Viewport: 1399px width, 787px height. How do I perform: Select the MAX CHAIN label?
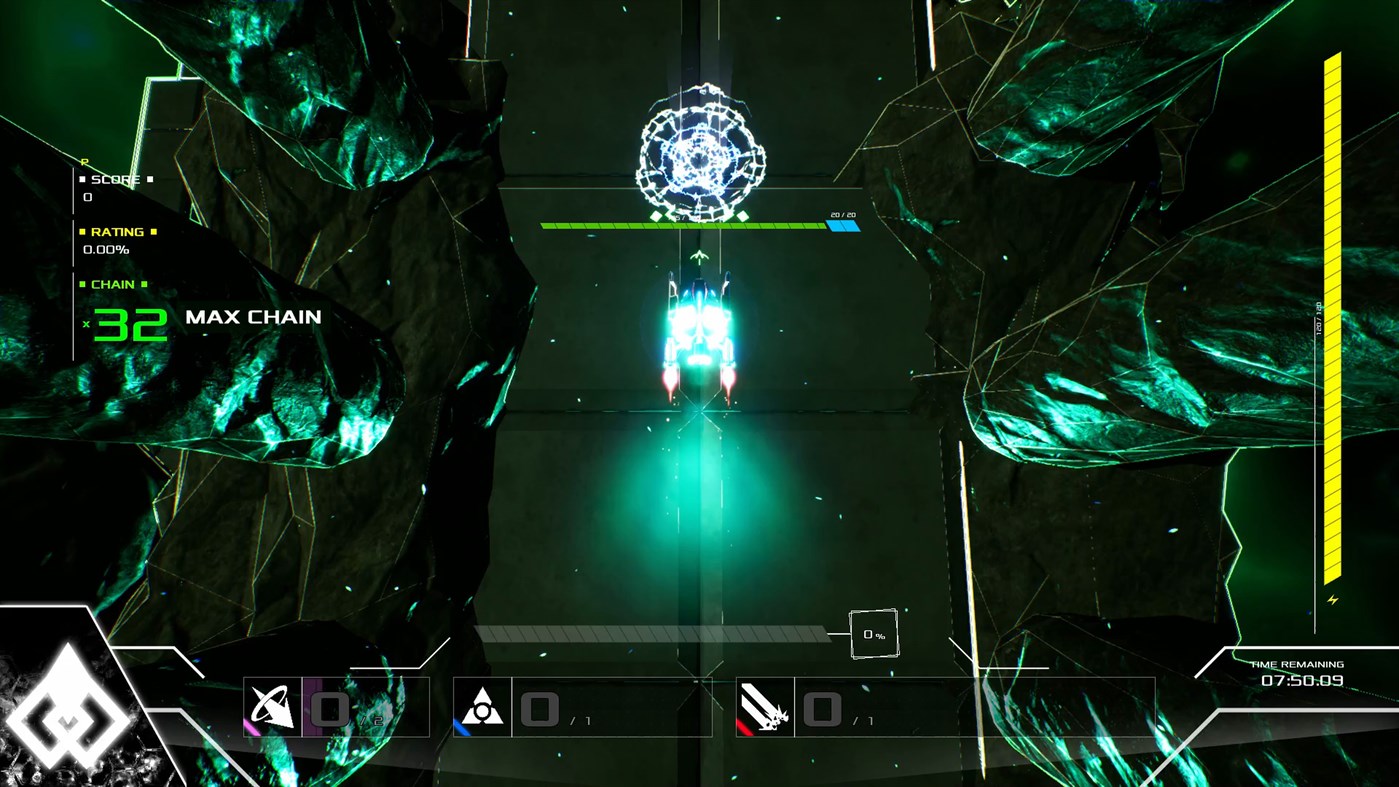click(252, 318)
